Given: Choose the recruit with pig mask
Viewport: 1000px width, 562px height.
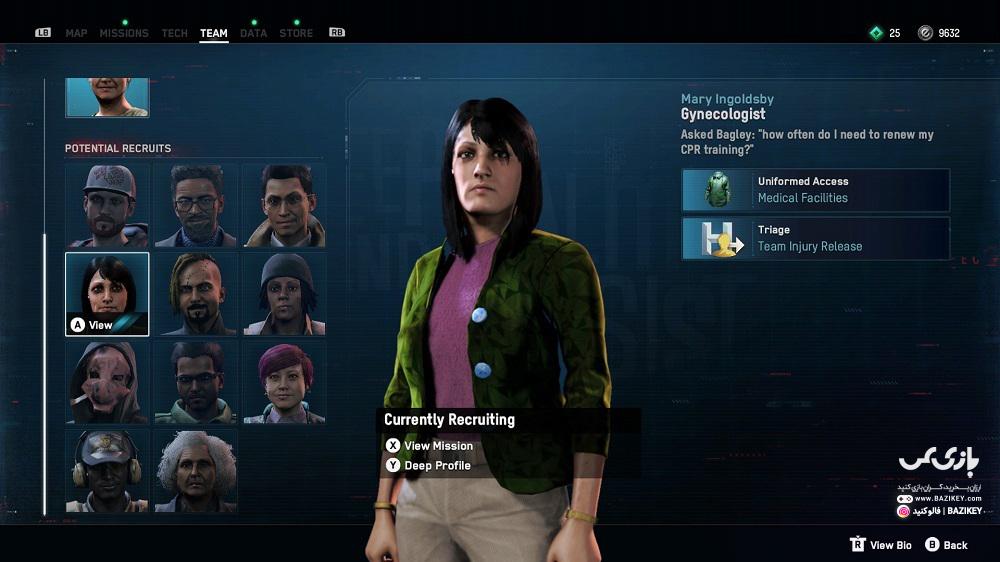Looking at the screenshot, I should pos(108,382).
